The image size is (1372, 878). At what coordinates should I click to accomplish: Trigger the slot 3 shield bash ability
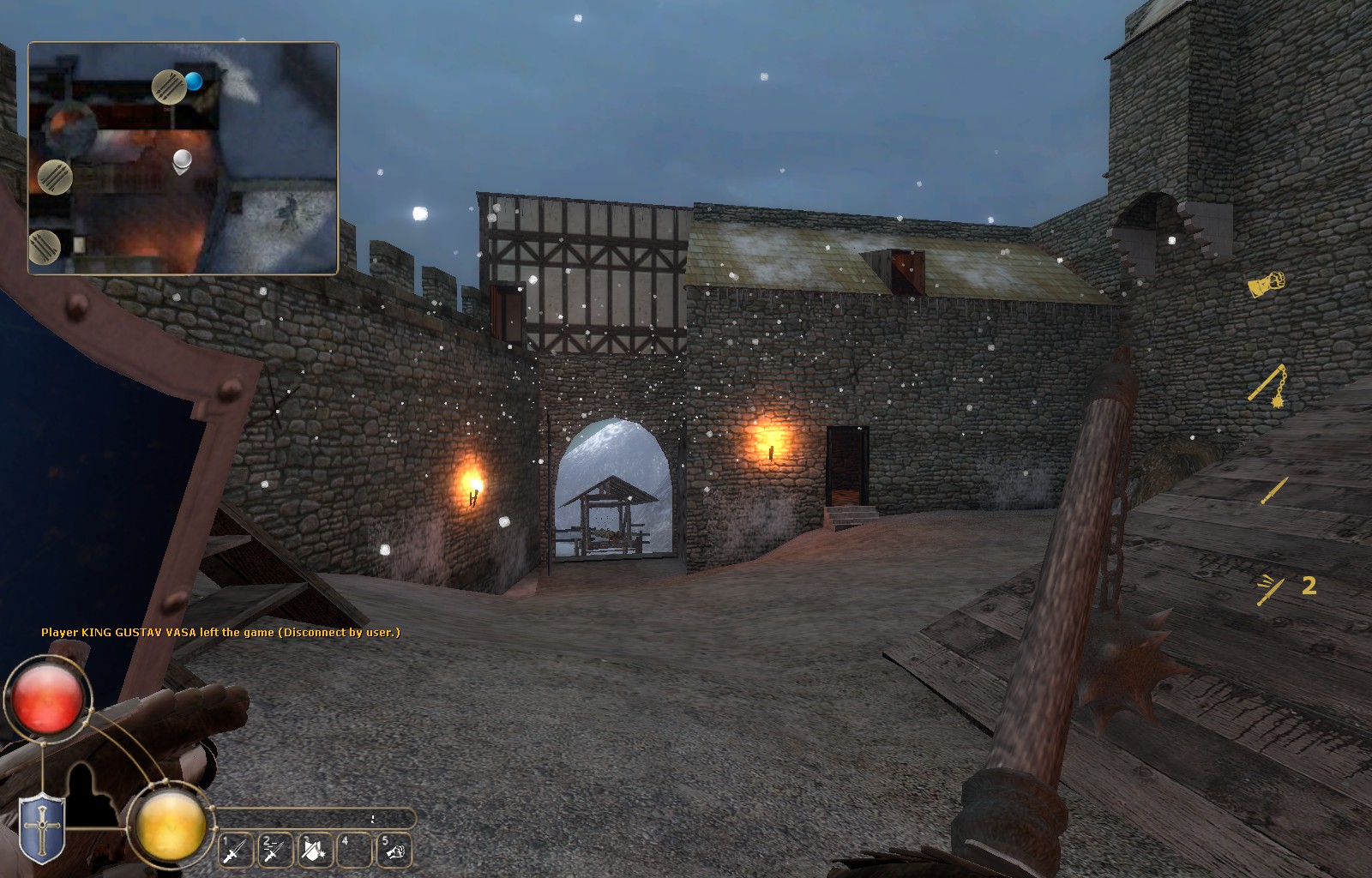(314, 851)
